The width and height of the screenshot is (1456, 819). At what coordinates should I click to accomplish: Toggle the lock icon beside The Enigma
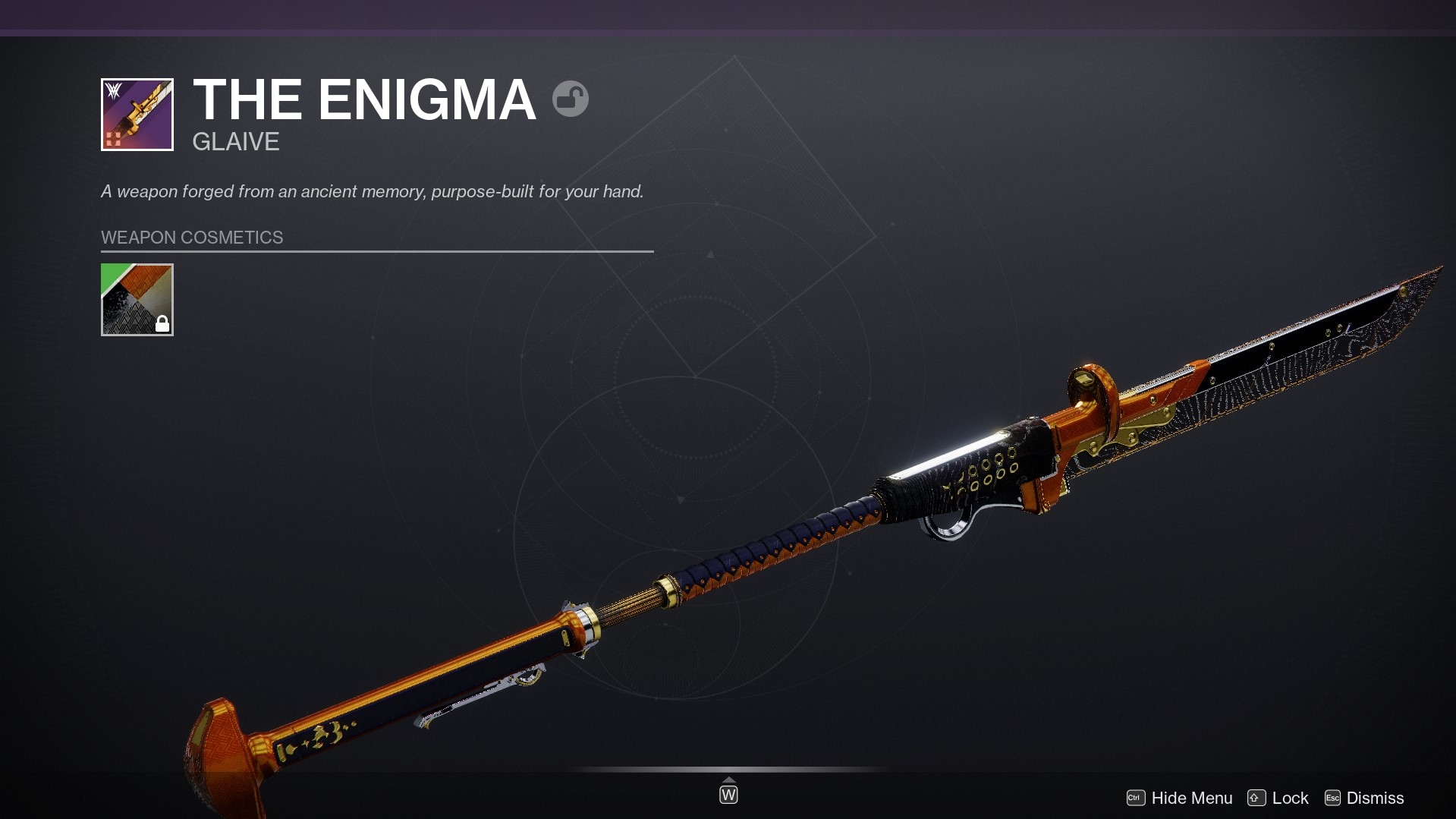[571, 99]
